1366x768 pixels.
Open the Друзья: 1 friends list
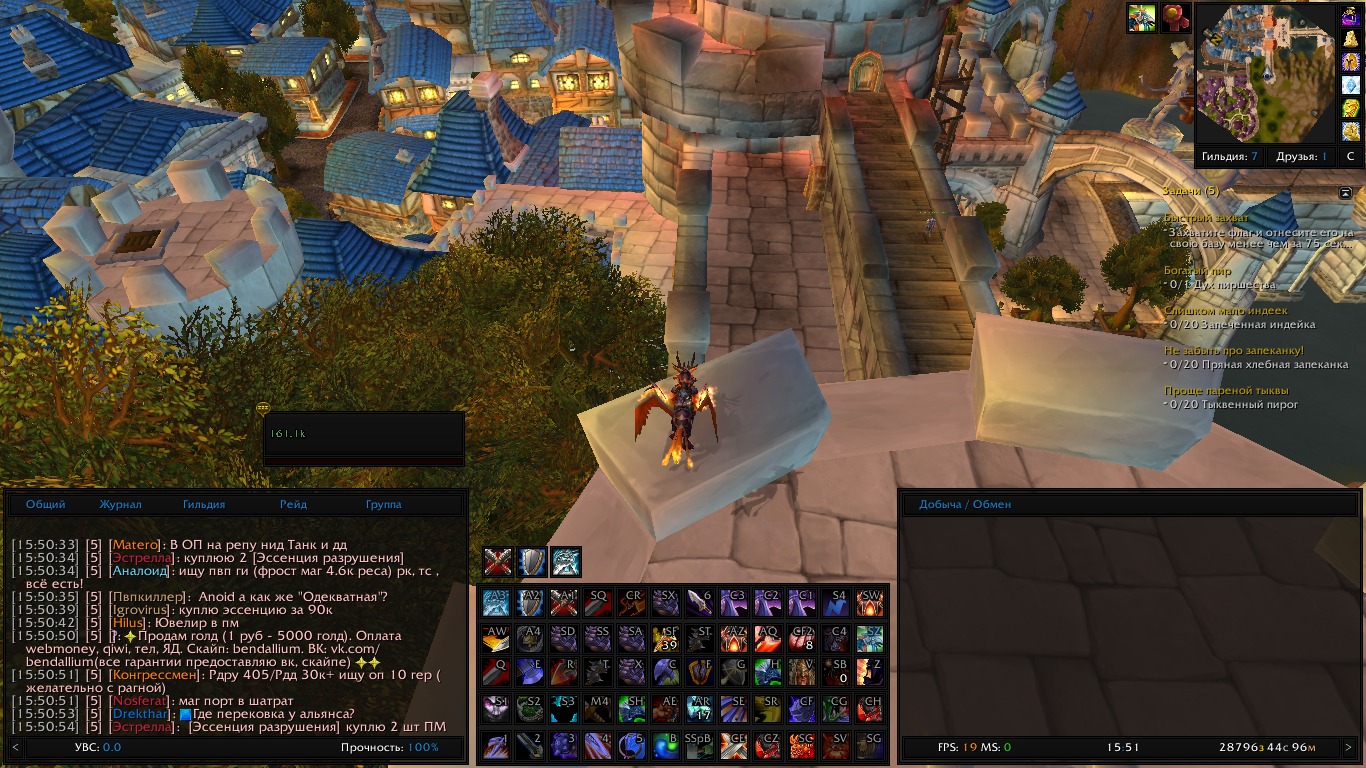[1301, 157]
